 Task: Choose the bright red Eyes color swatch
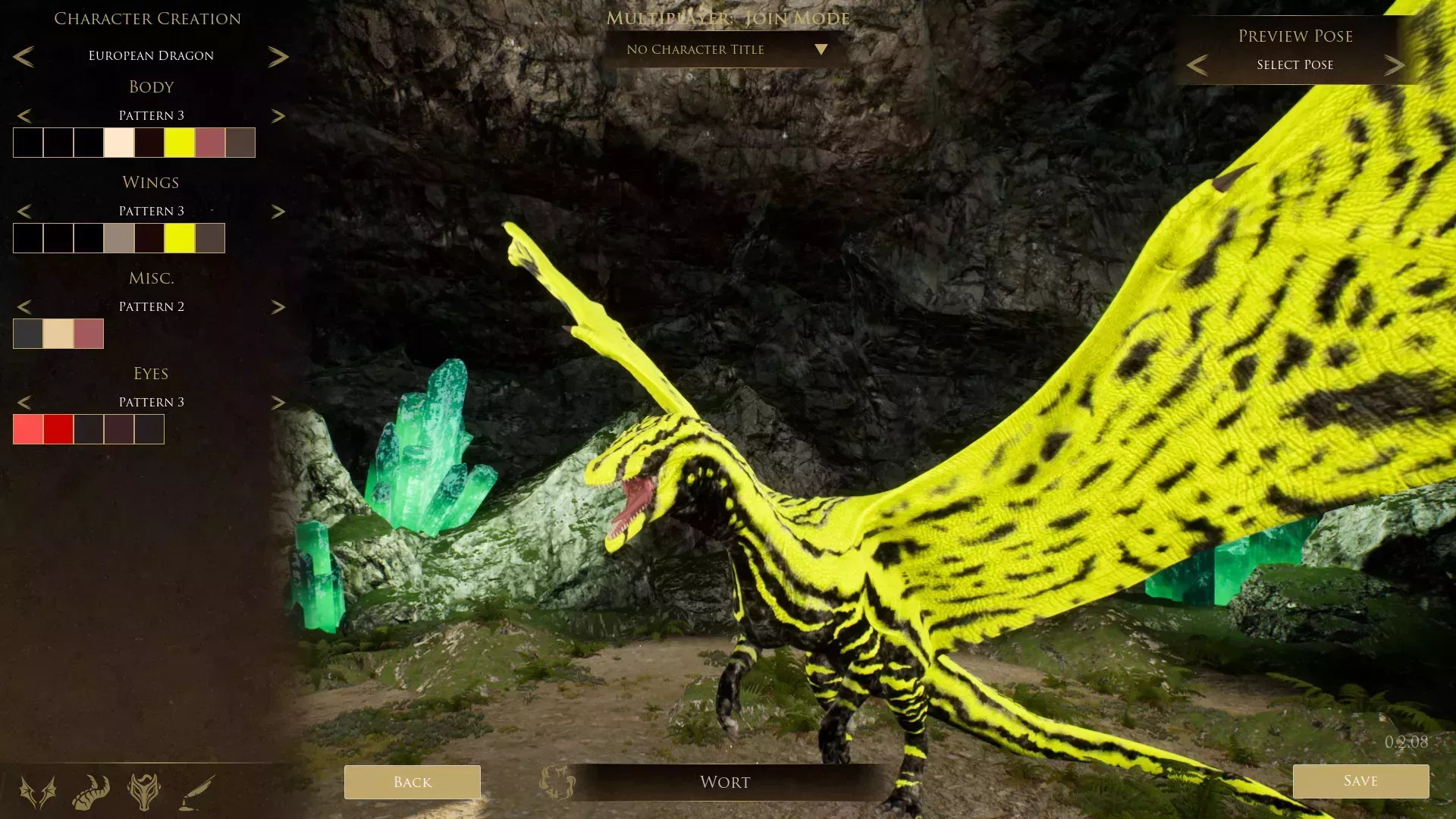pyautogui.click(x=58, y=428)
